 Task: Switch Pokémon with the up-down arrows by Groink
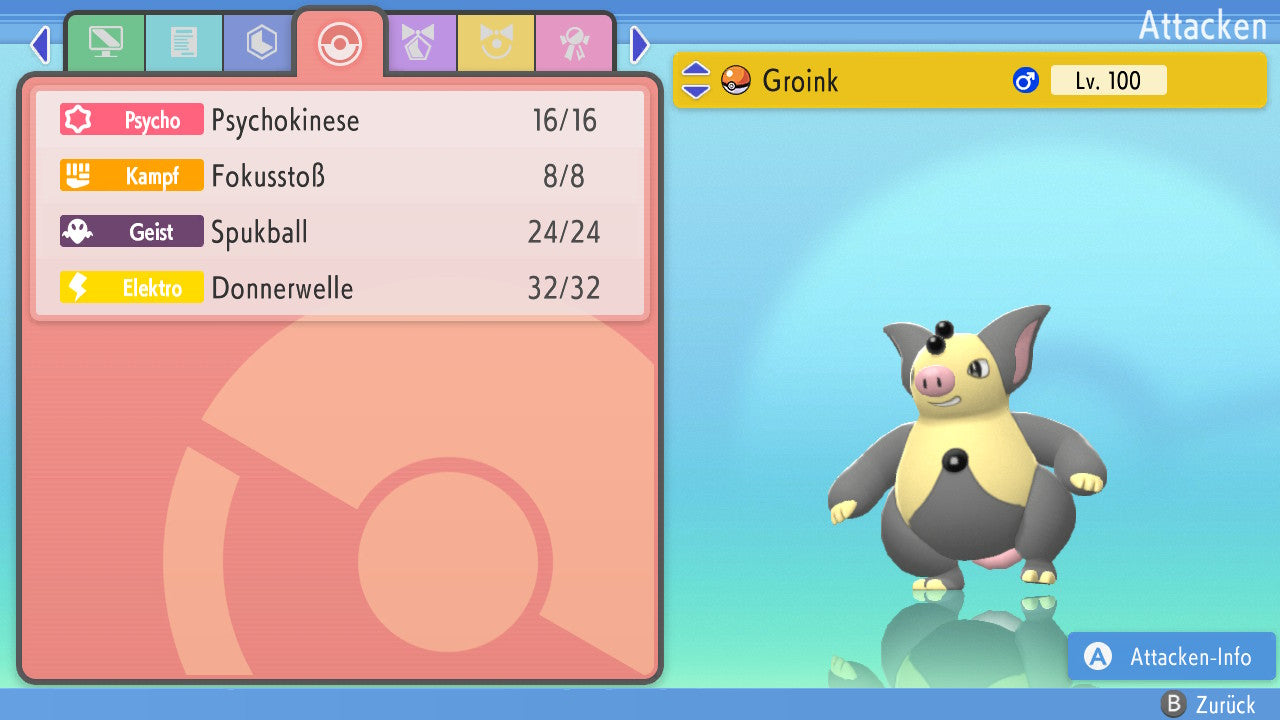(x=695, y=80)
